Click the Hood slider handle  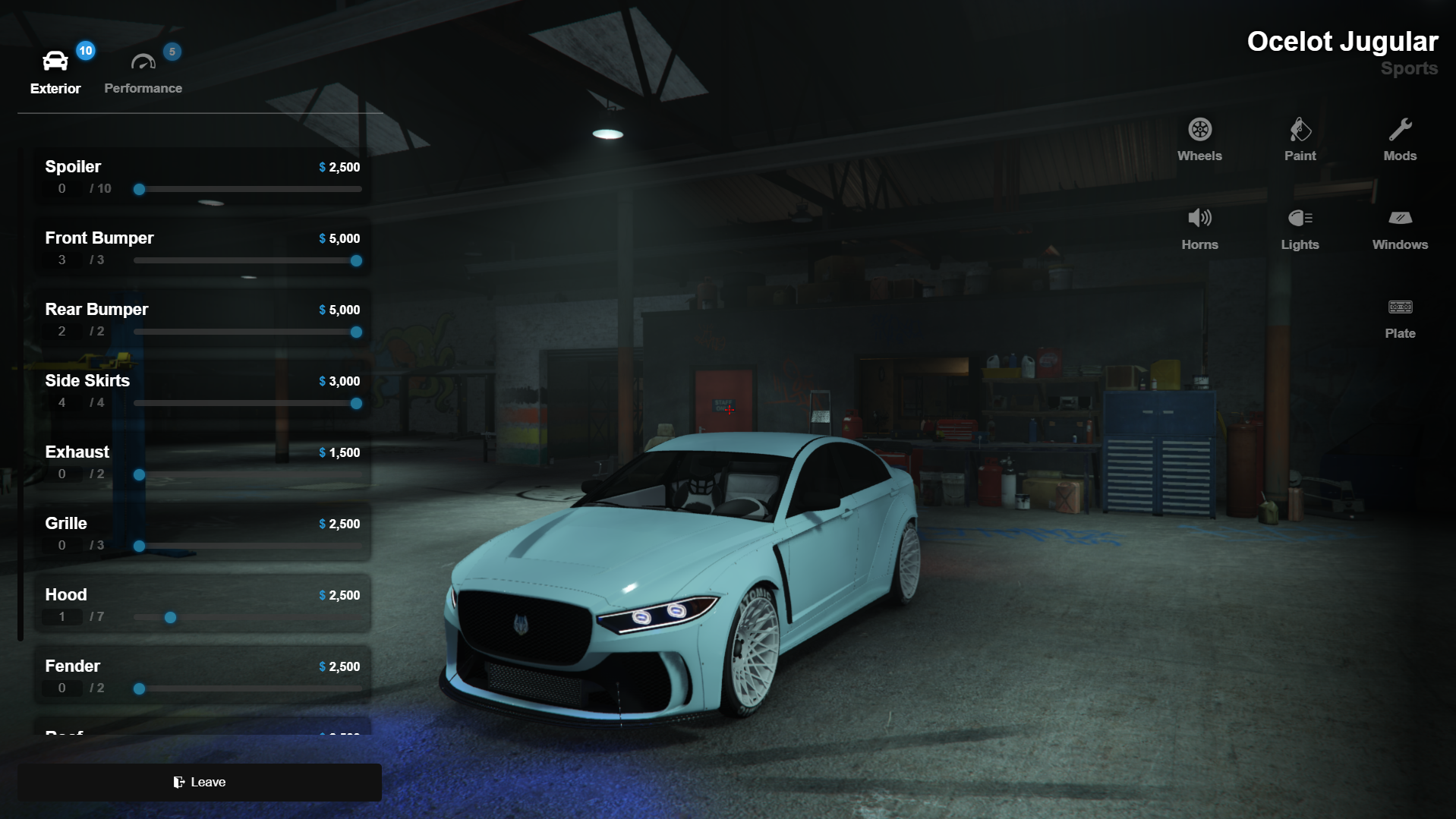(x=171, y=618)
